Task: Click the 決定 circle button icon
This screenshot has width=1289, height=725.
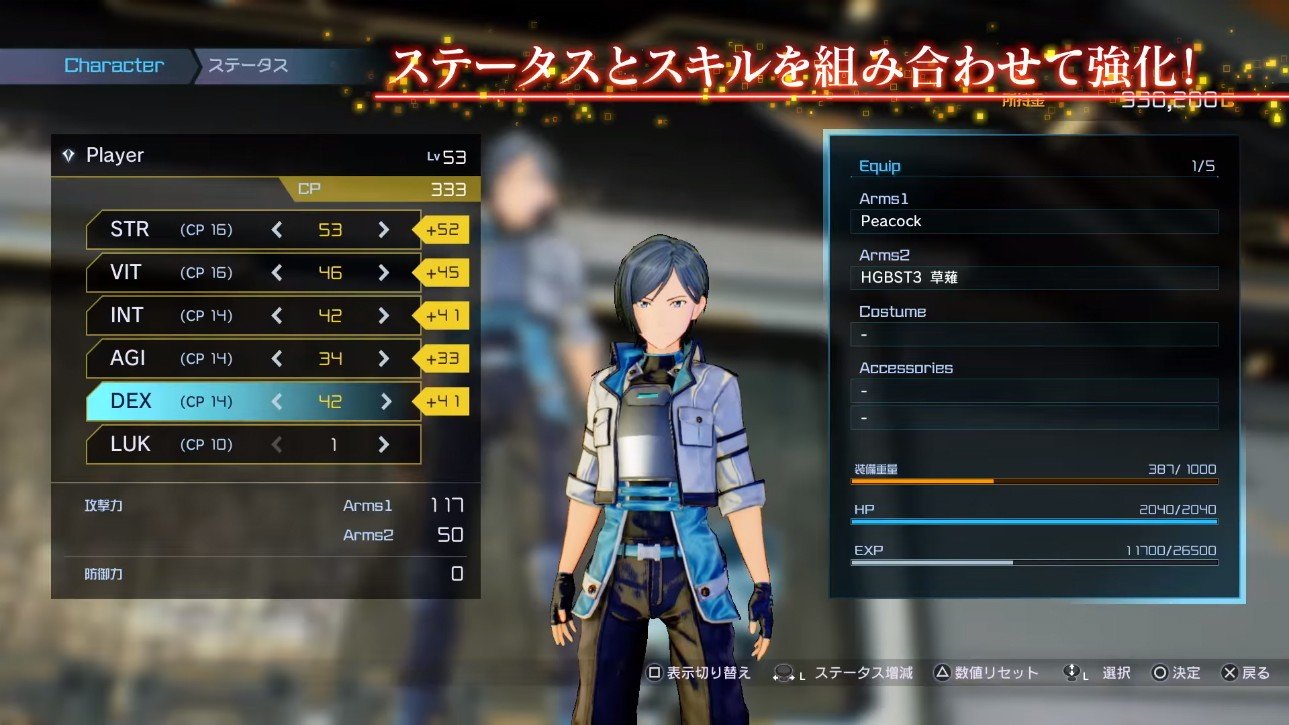Action: (x=1162, y=673)
